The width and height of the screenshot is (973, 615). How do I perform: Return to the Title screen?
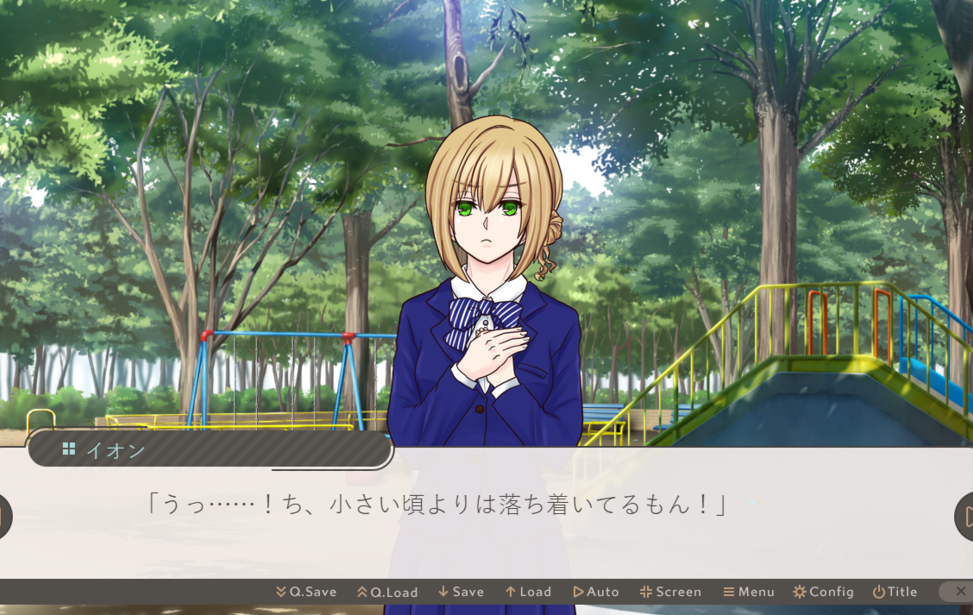pos(895,592)
